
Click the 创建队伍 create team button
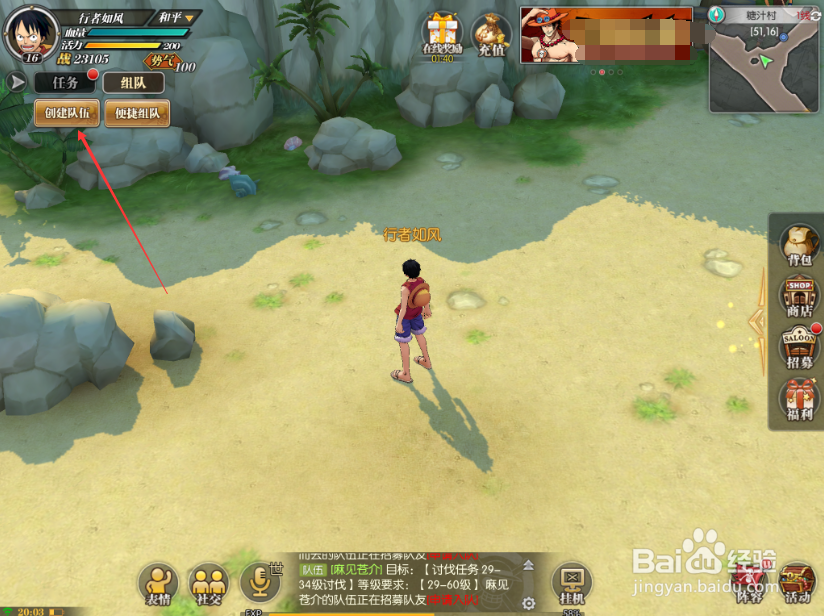(x=68, y=113)
